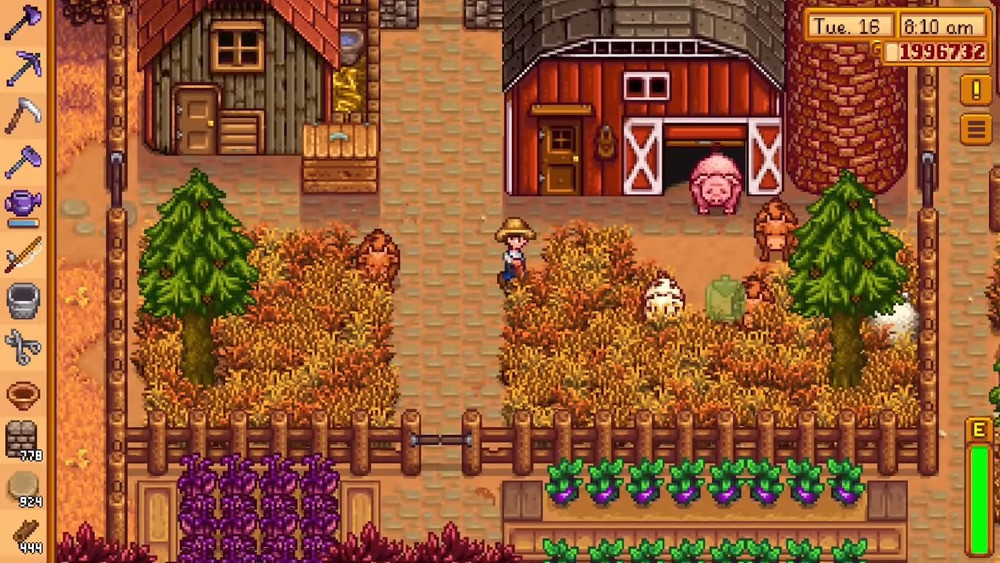Equip the pickaxe from the toolbar
Viewport: 1000px width, 563px height.
coord(22,69)
